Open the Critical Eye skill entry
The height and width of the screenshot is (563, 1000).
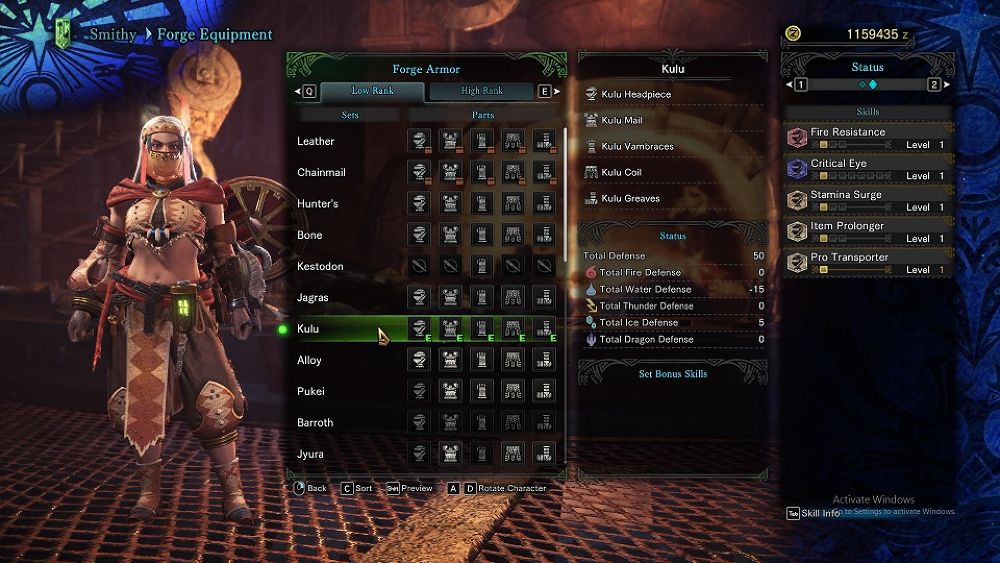point(868,169)
